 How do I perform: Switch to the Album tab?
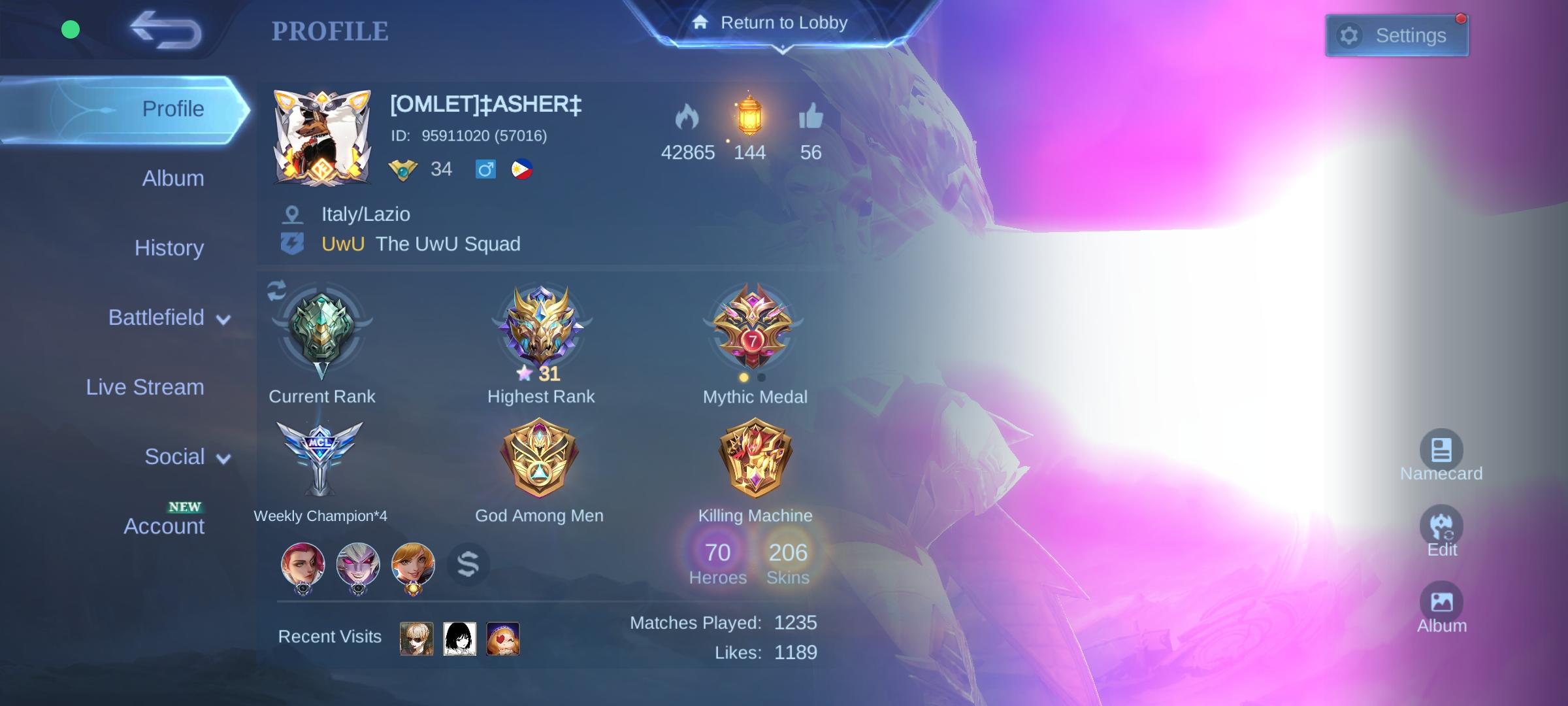(172, 178)
